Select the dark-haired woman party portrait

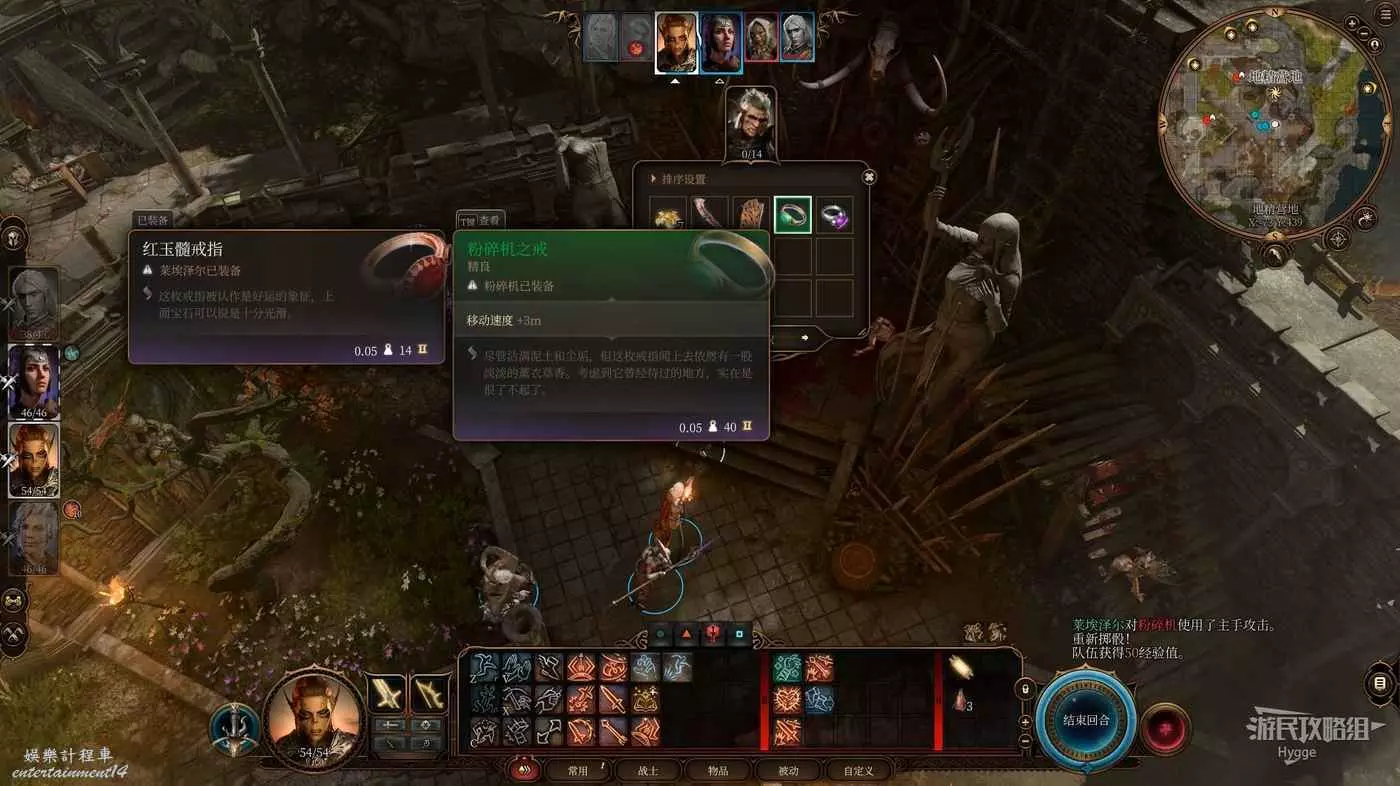pos(34,381)
